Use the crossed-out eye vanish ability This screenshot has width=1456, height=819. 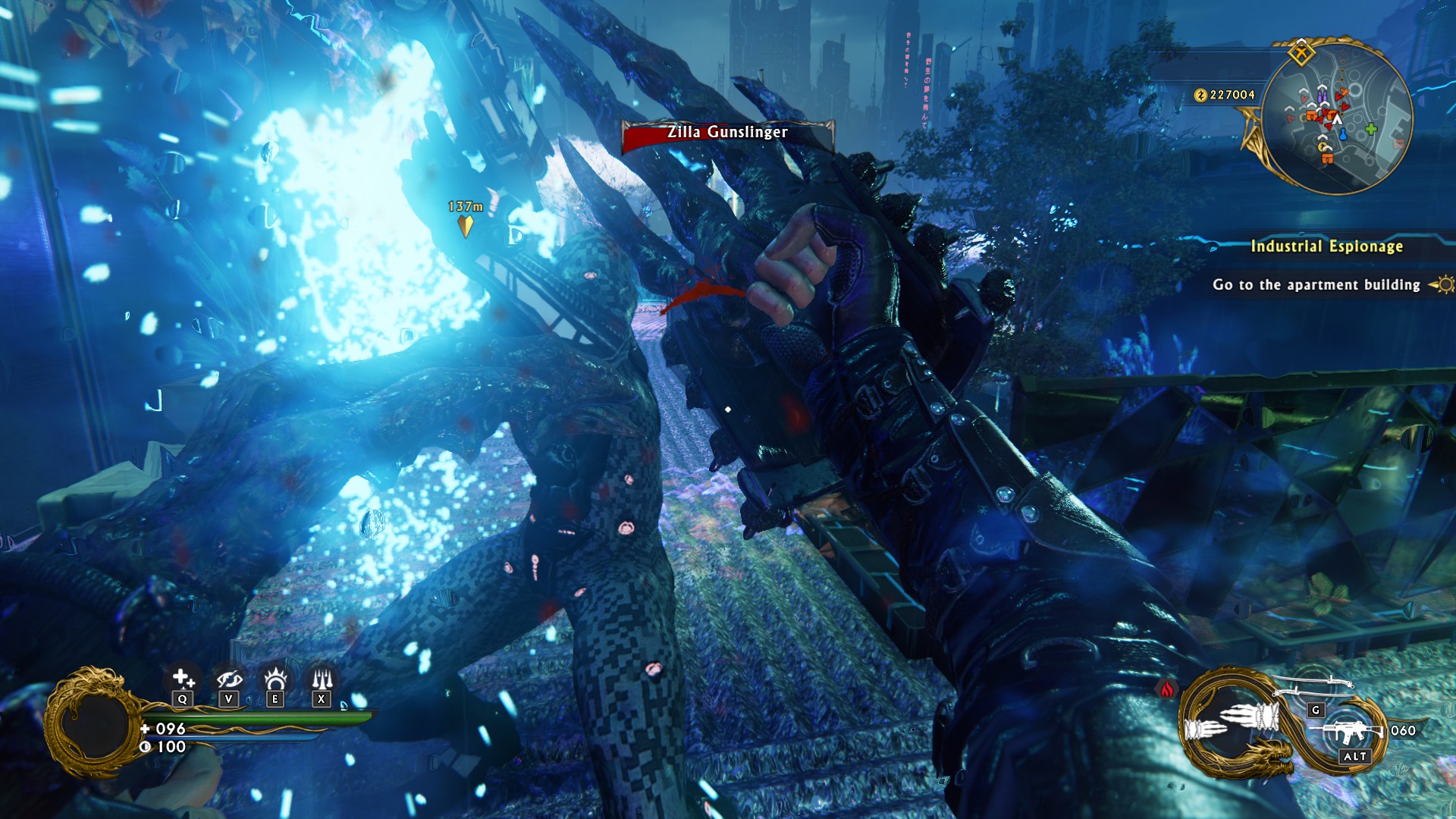[229, 677]
